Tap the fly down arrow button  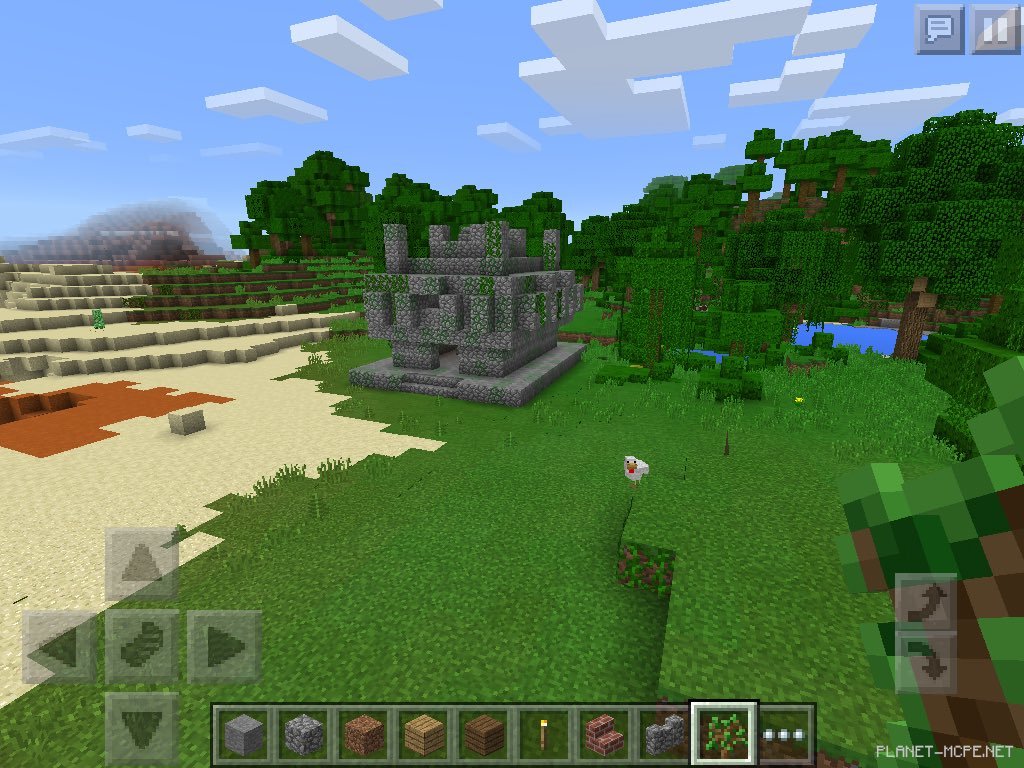(925, 661)
